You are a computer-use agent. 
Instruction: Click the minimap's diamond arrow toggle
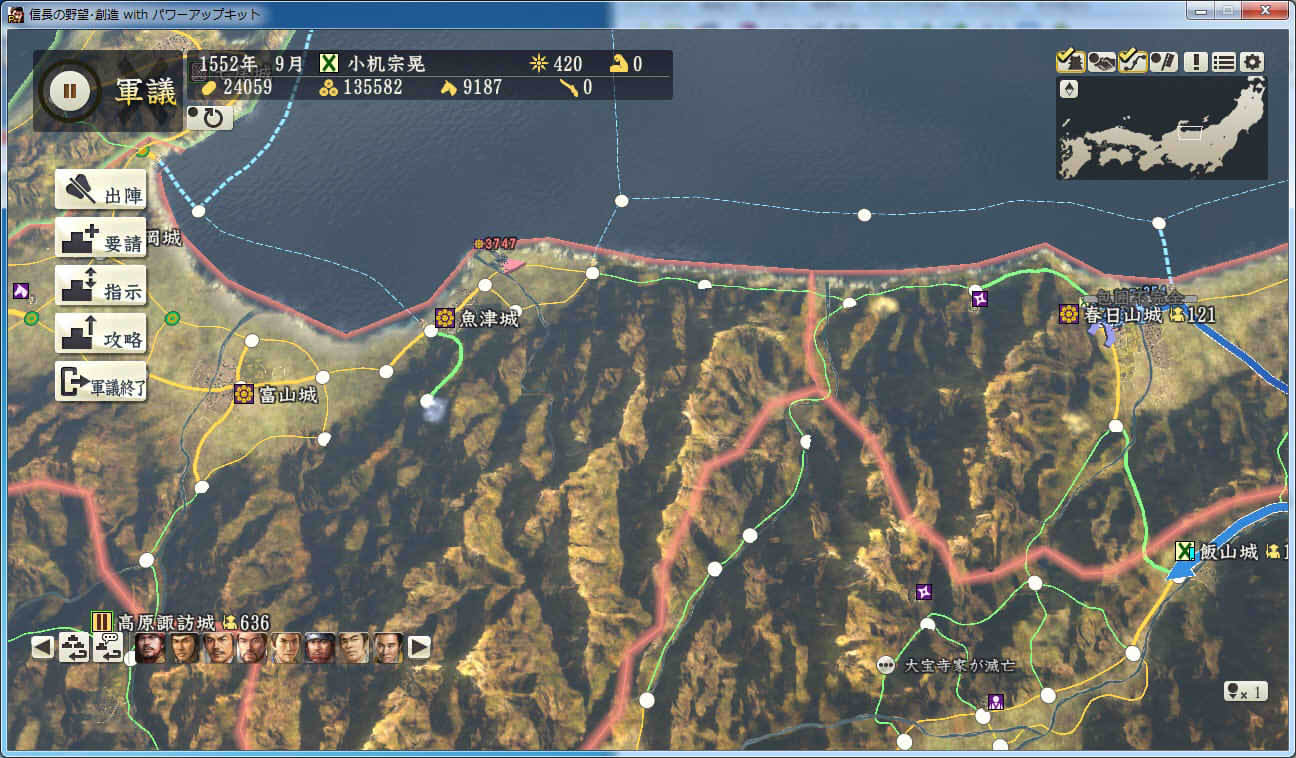pyautogui.click(x=1069, y=90)
